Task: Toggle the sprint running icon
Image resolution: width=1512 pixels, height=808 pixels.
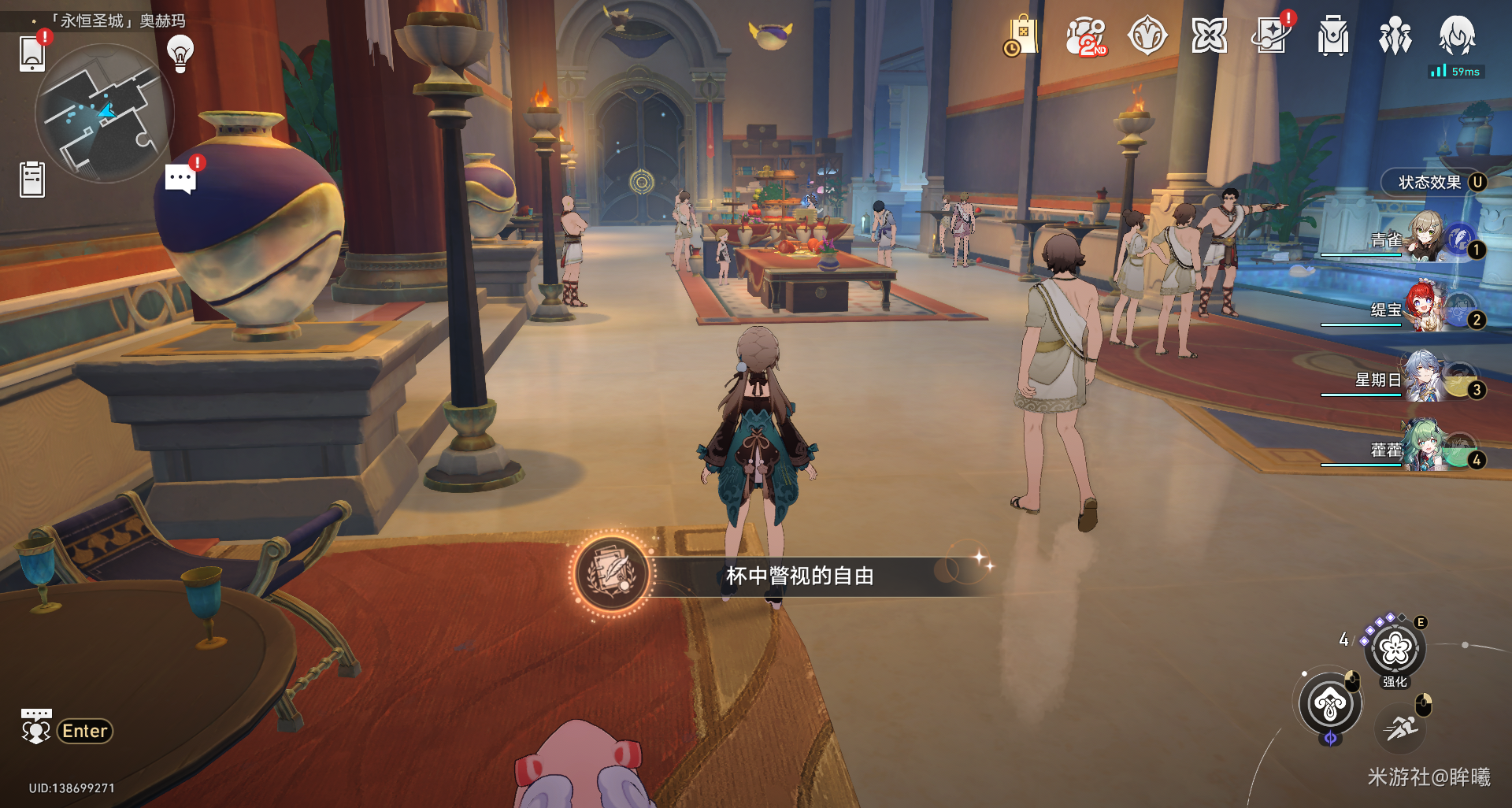Action: (x=1401, y=727)
